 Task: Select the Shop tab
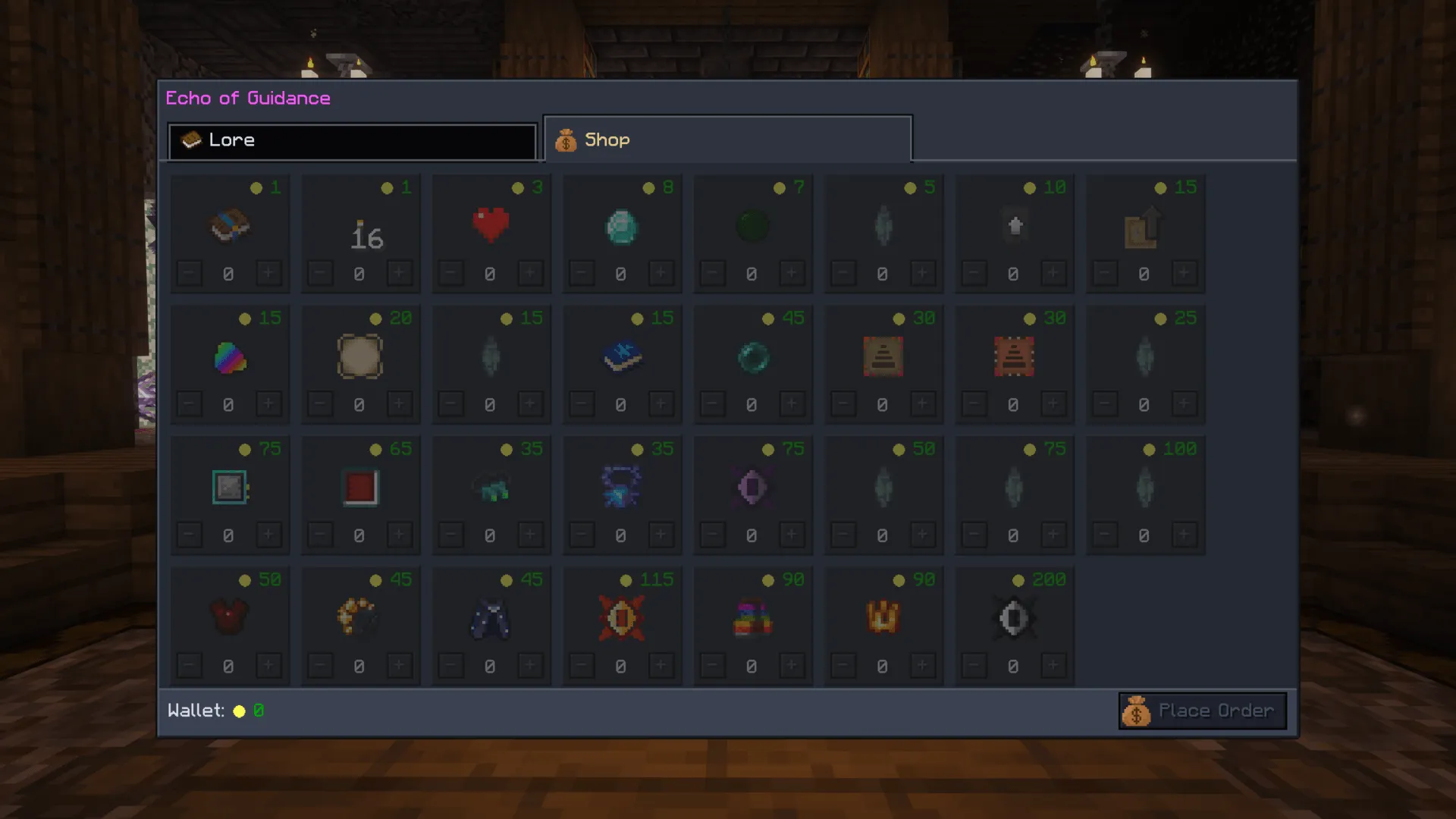(726, 140)
